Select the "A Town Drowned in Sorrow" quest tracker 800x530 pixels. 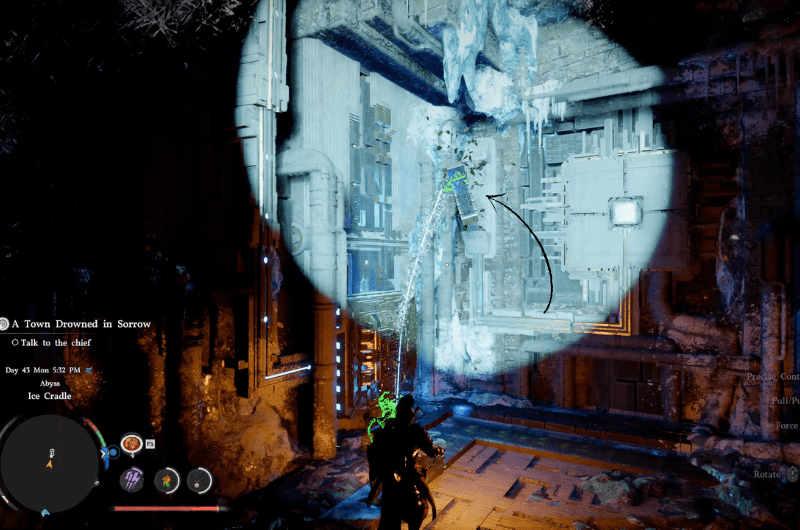click(81, 324)
